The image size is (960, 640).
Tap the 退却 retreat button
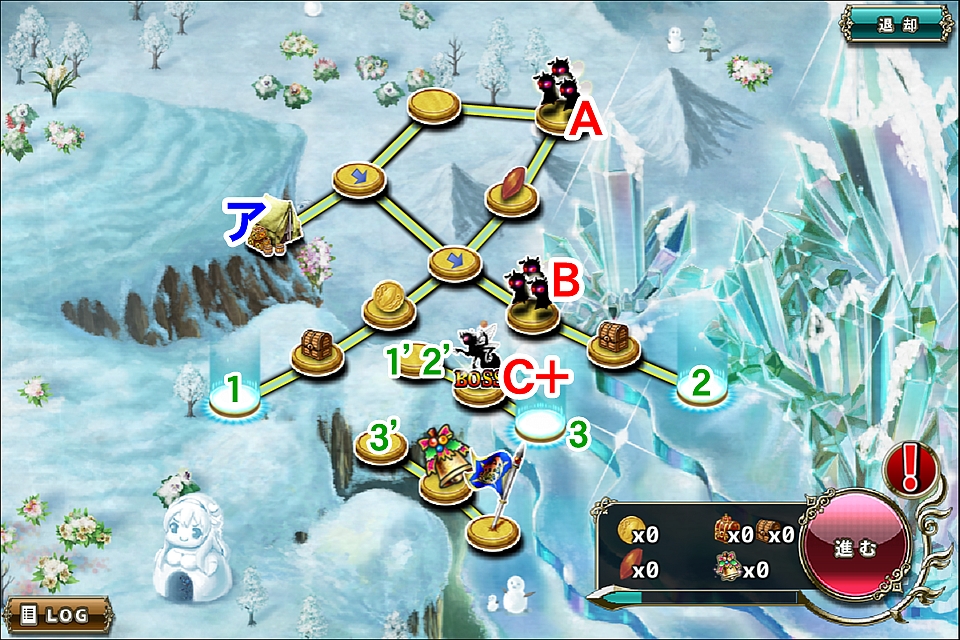coord(896,23)
